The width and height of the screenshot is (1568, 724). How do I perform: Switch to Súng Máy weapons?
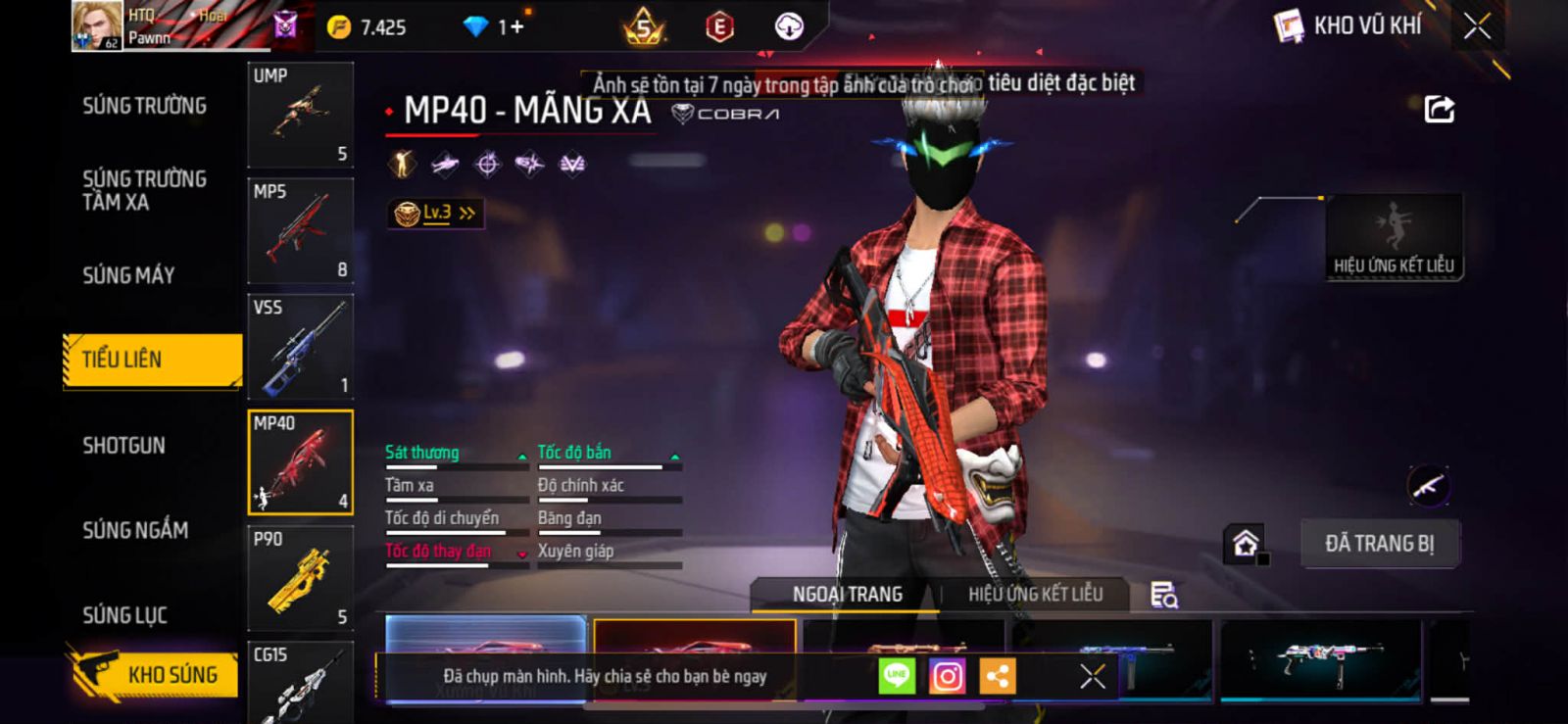[x=128, y=275]
